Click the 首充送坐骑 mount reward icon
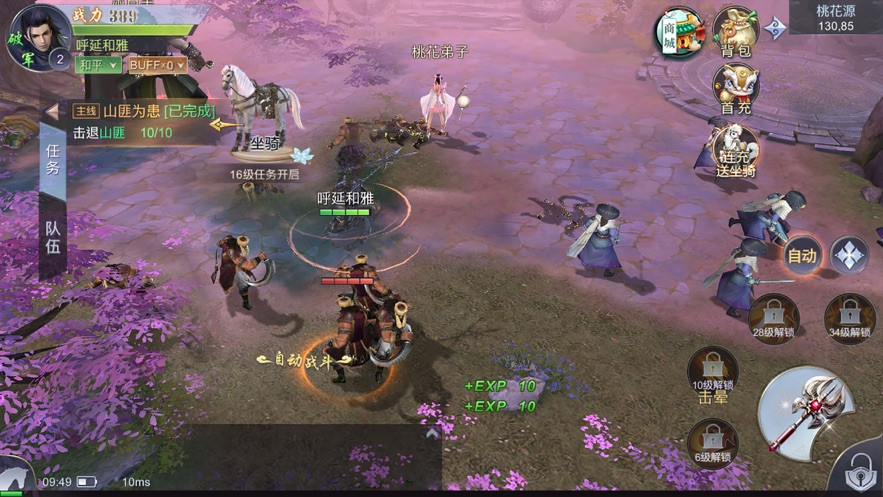 click(x=736, y=148)
